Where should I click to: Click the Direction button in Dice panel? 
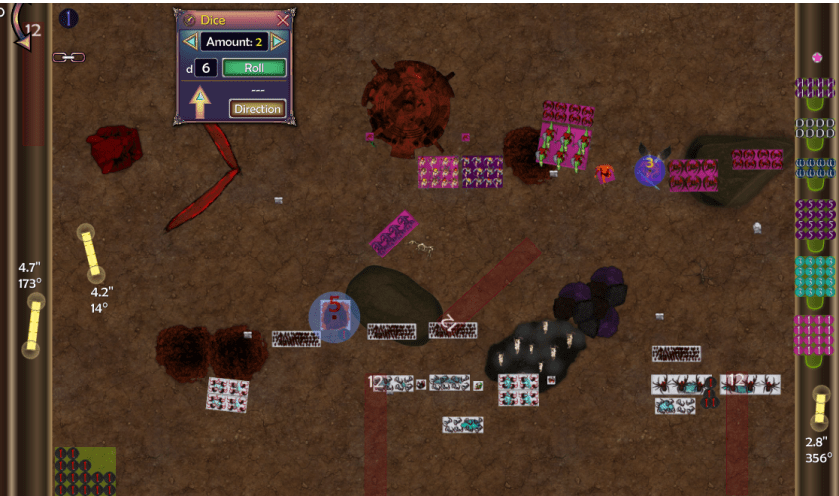(257, 108)
